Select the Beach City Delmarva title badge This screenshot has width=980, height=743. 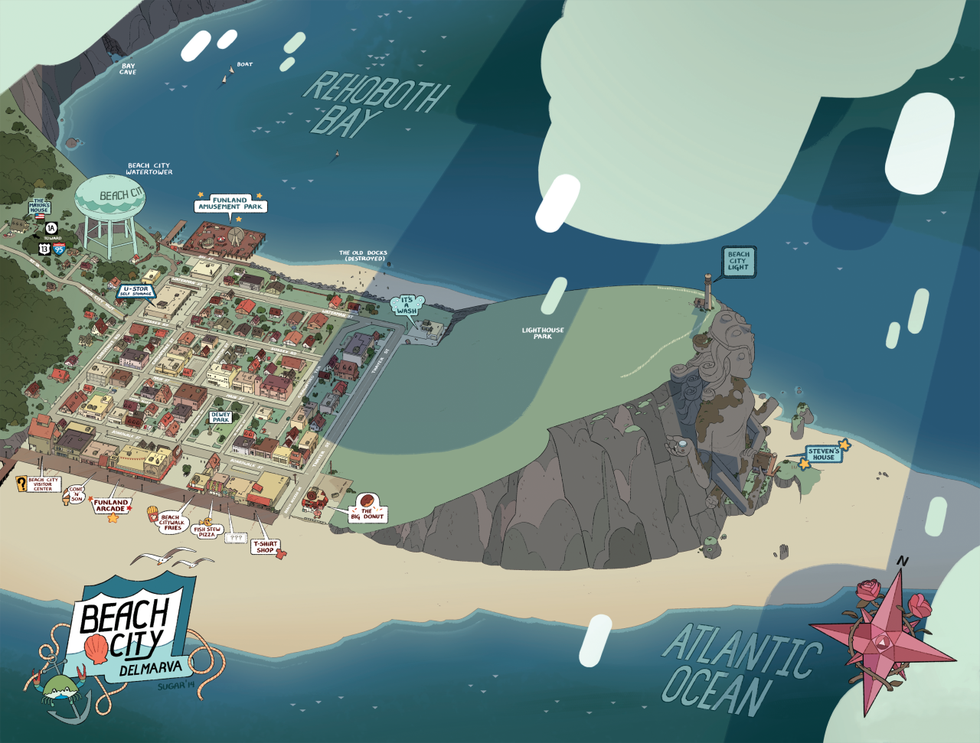(x=128, y=631)
